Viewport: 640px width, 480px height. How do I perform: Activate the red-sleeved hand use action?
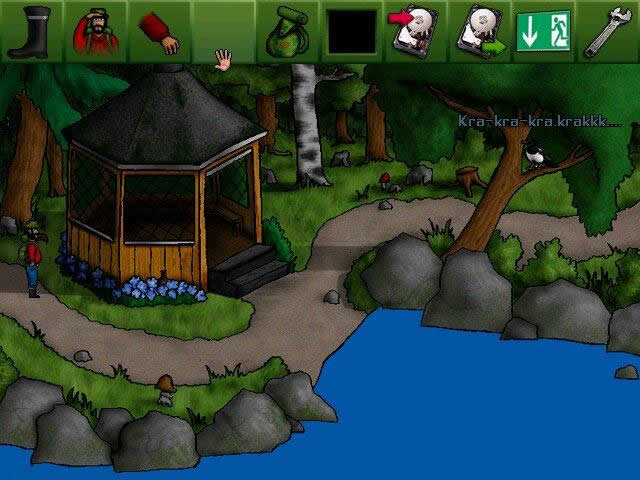point(157,32)
